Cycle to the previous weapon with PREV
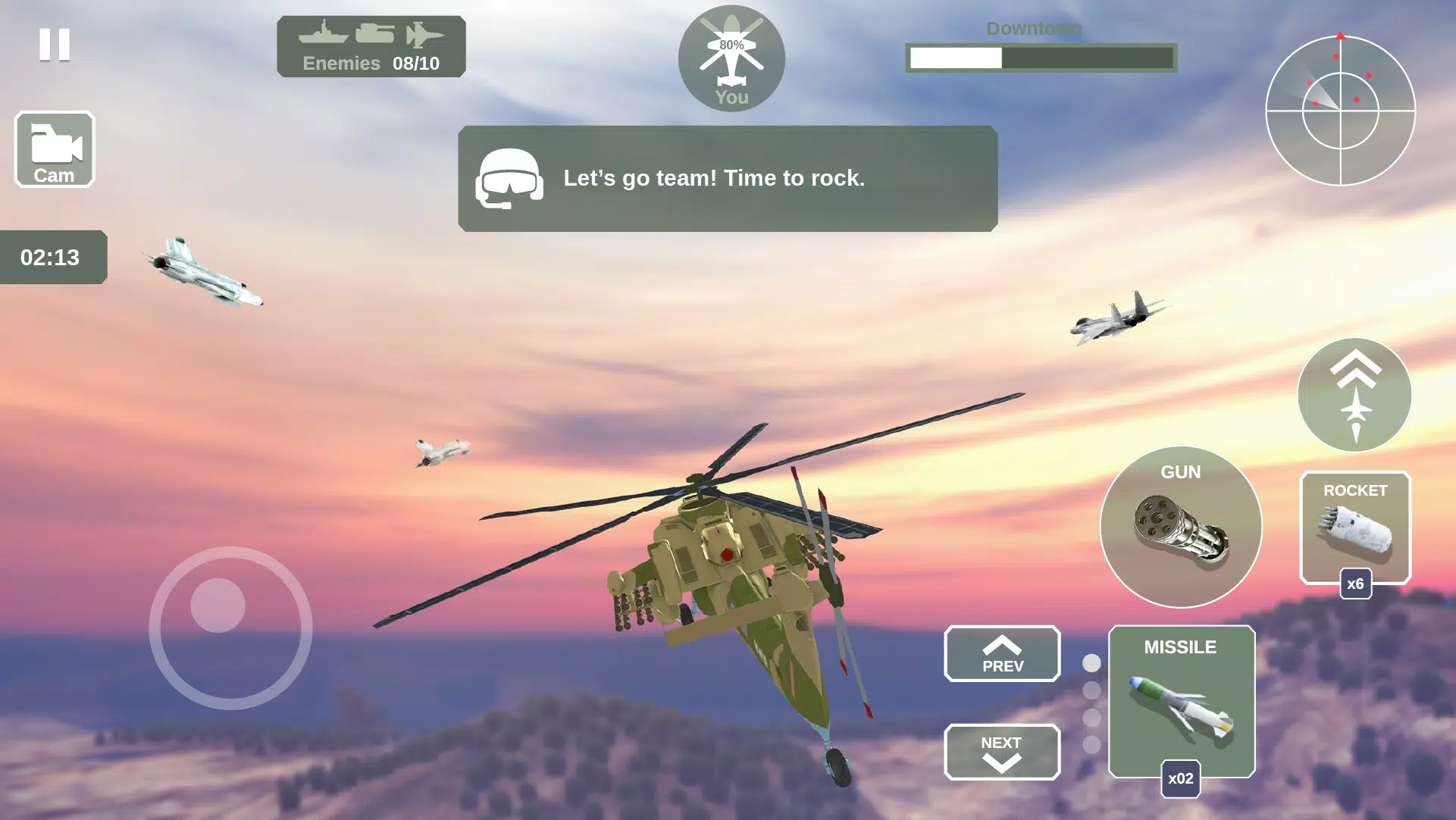This screenshot has height=820, width=1456. click(1001, 653)
